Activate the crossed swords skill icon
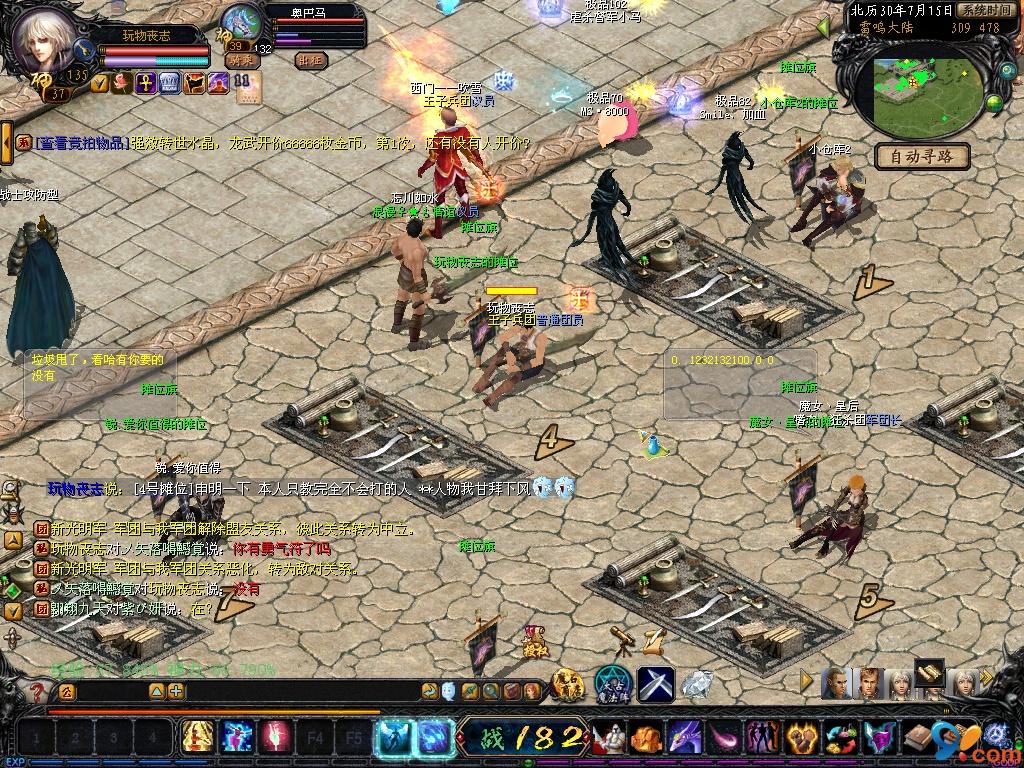 click(655, 684)
